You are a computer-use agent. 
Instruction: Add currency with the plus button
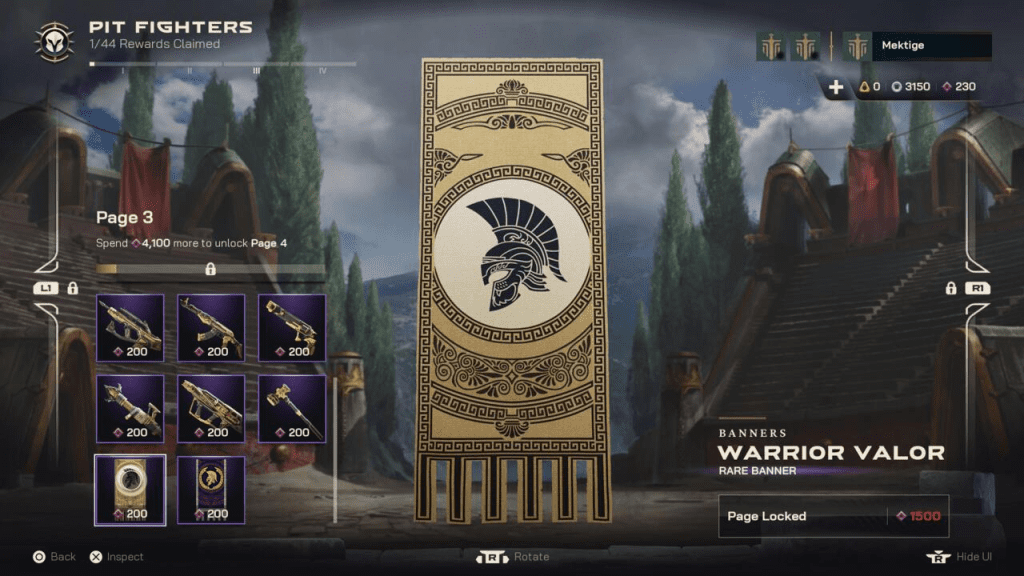click(x=836, y=87)
